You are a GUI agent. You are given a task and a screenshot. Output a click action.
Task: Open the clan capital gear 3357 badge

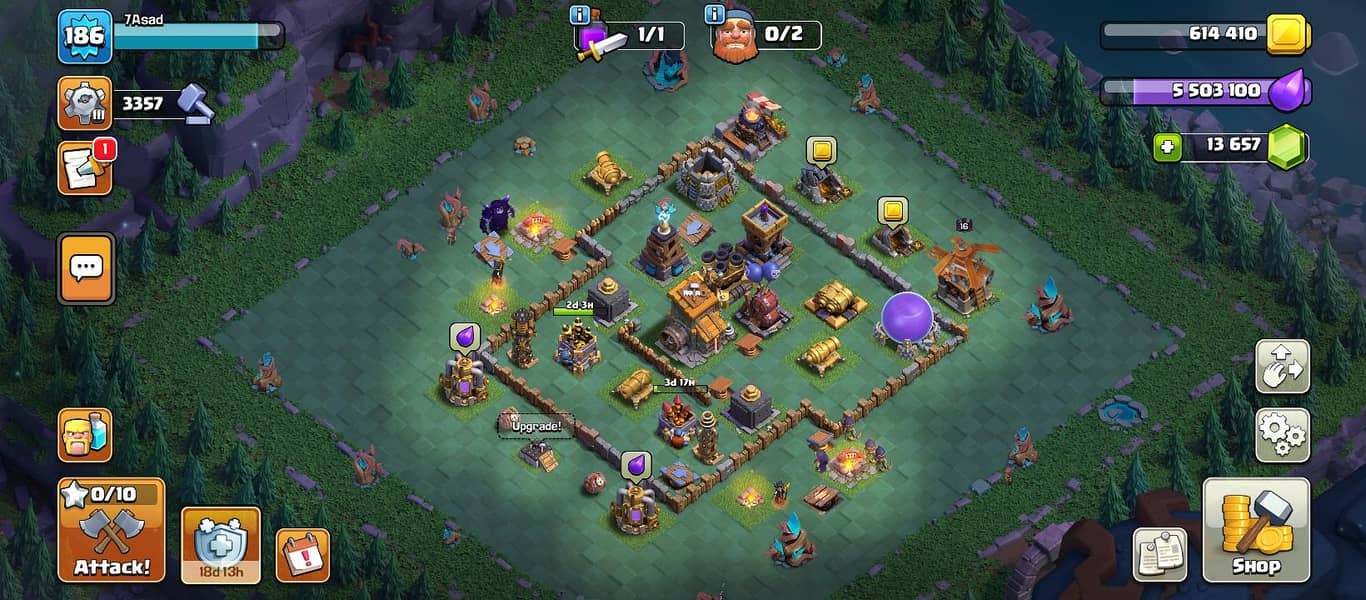(84, 103)
